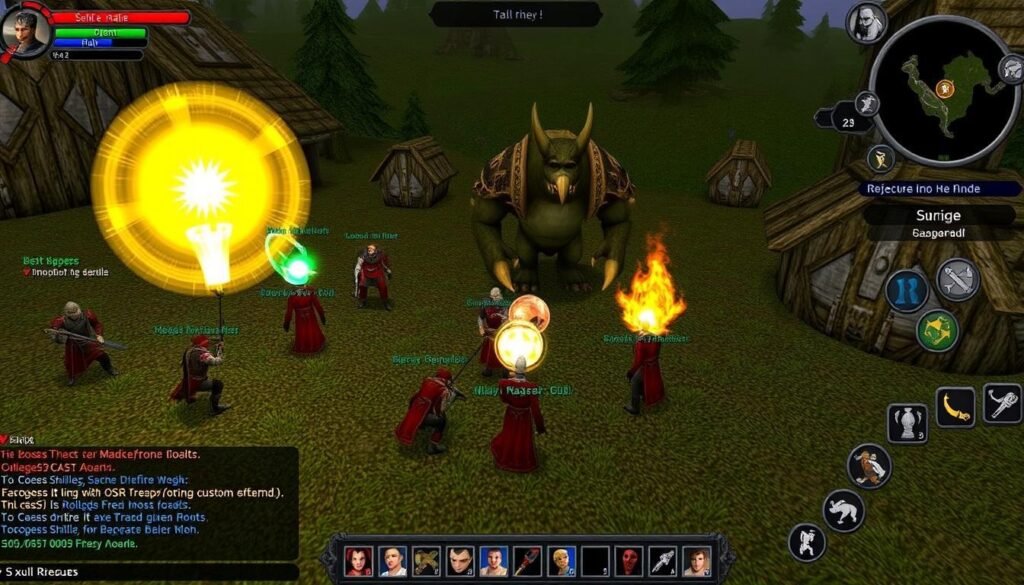Select the golden crossed-tools hotbar slot
Viewport: 1024px width, 585px height.
coord(427,561)
